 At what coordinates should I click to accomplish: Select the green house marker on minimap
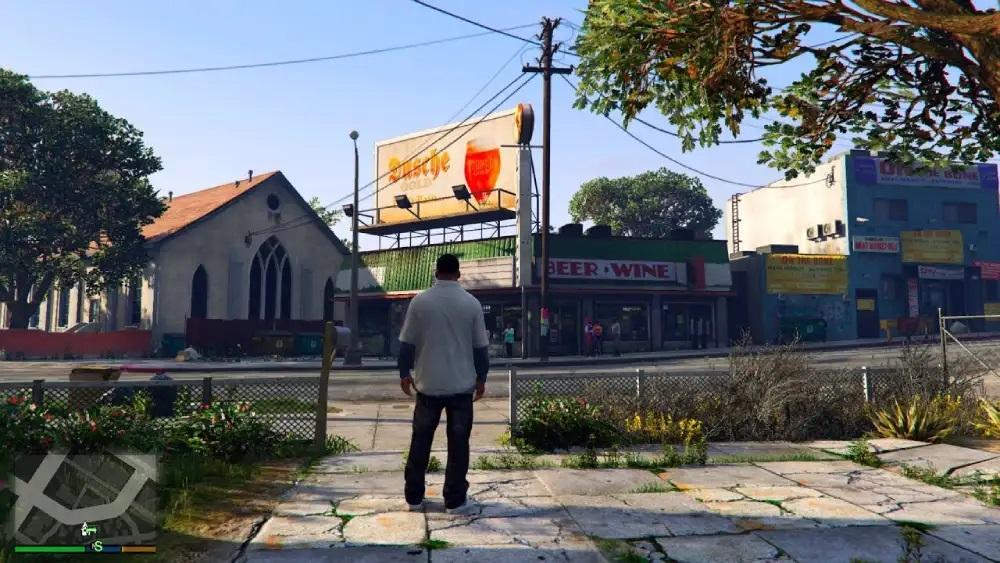point(88,528)
